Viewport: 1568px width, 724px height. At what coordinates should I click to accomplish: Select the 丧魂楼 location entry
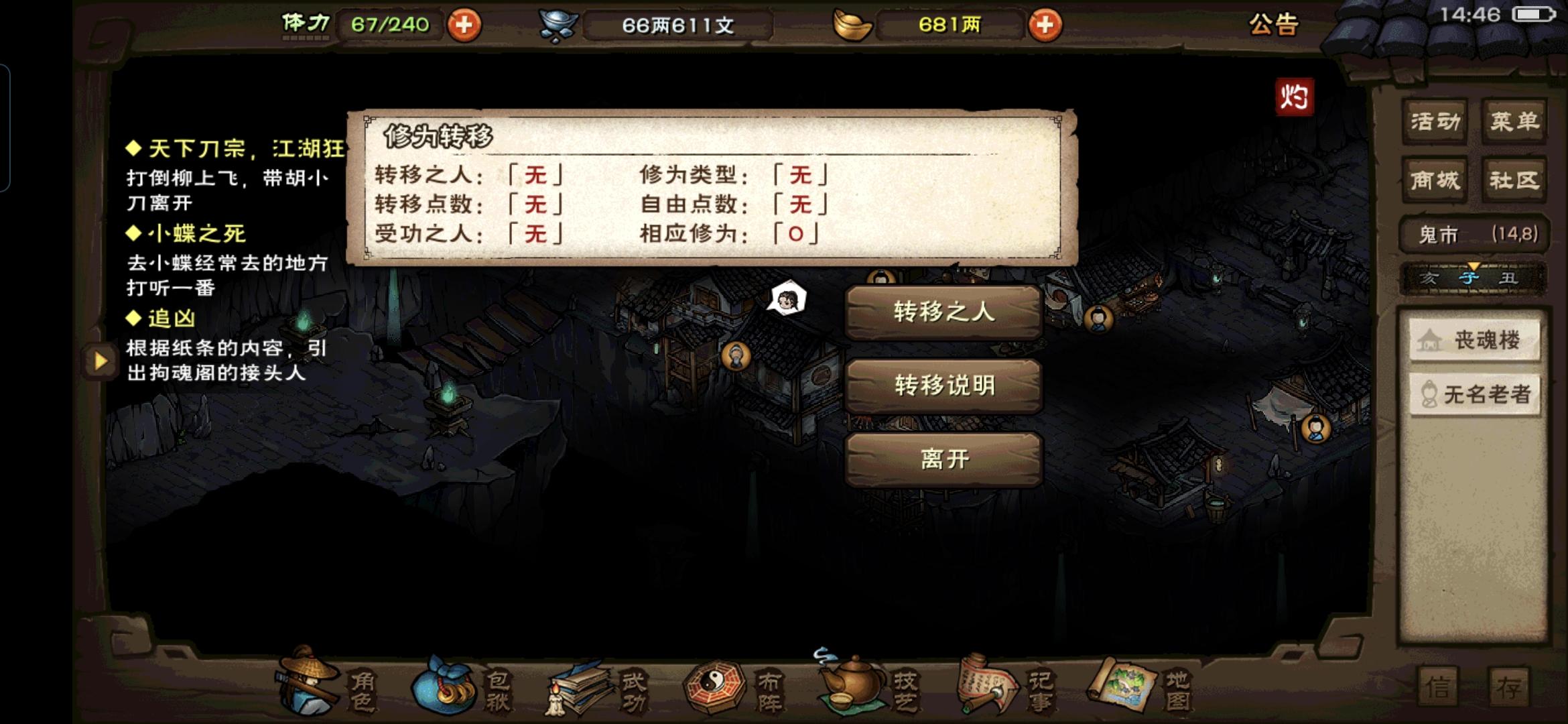(1474, 341)
